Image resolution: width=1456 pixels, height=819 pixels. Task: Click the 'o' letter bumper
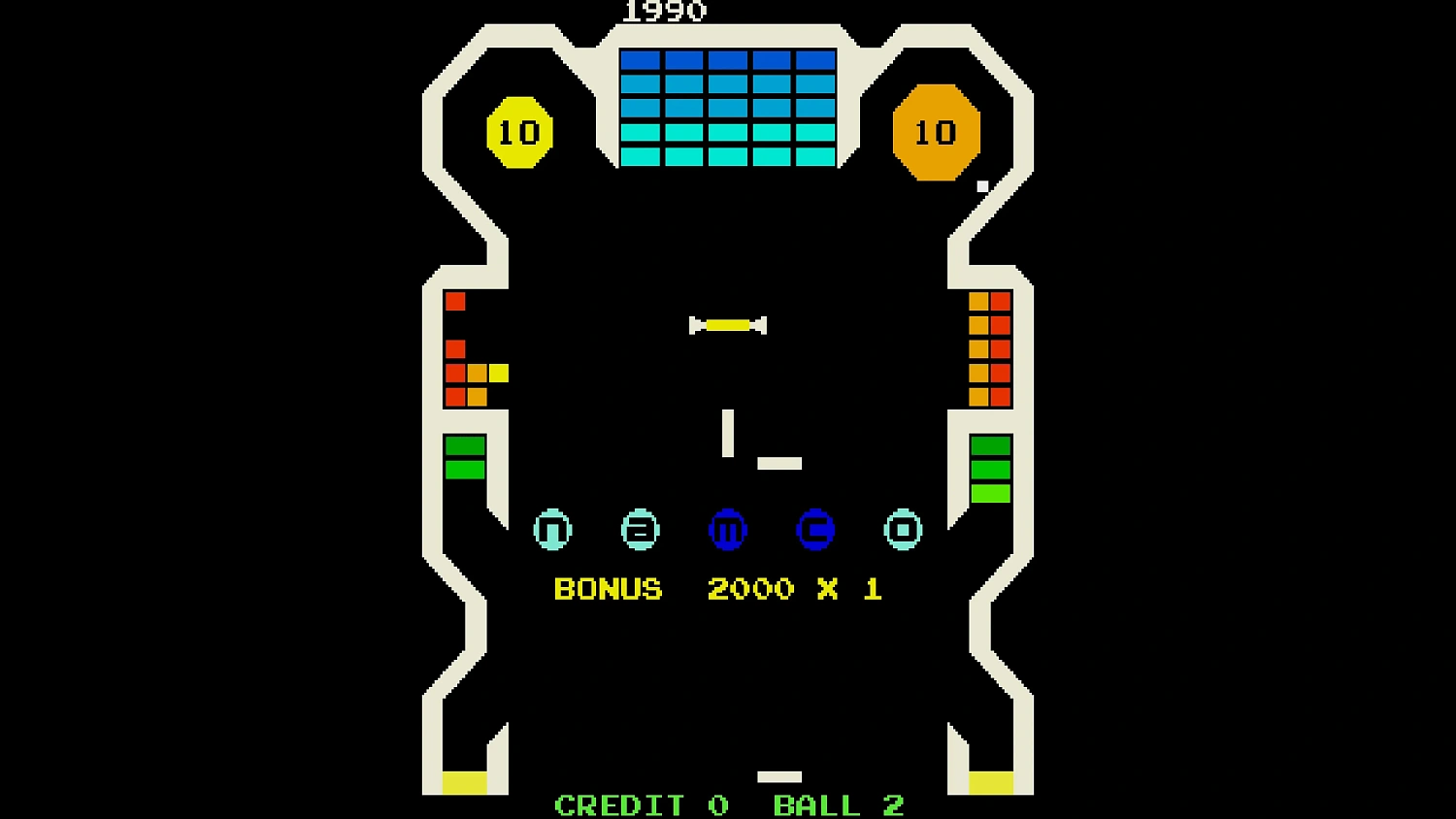[x=903, y=529]
